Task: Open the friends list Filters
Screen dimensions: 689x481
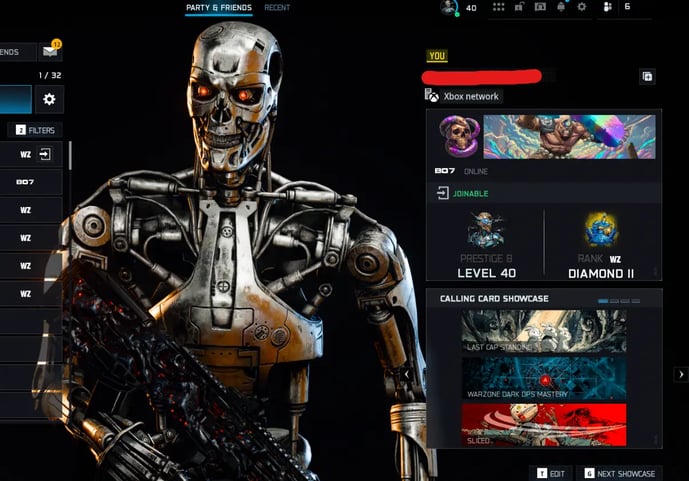Action: click(x=35, y=130)
